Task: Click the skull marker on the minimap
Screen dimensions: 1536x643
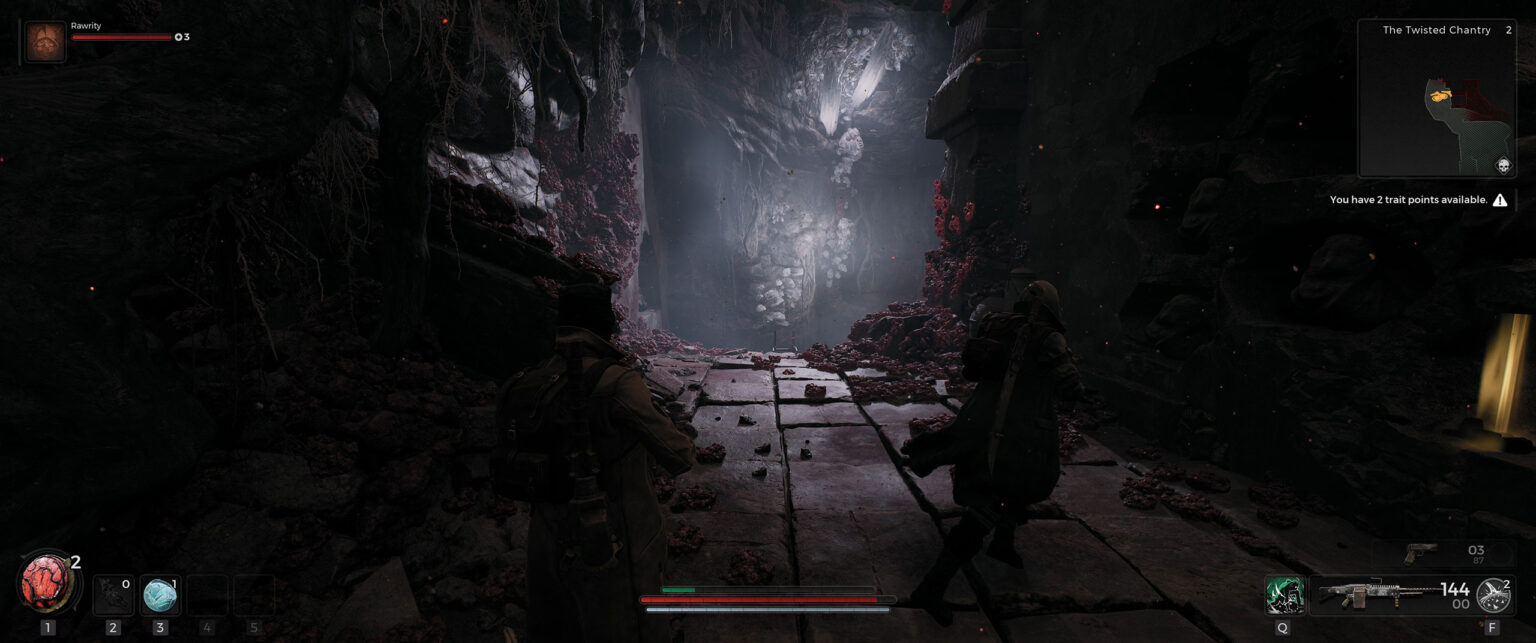Action: tap(1502, 166)
